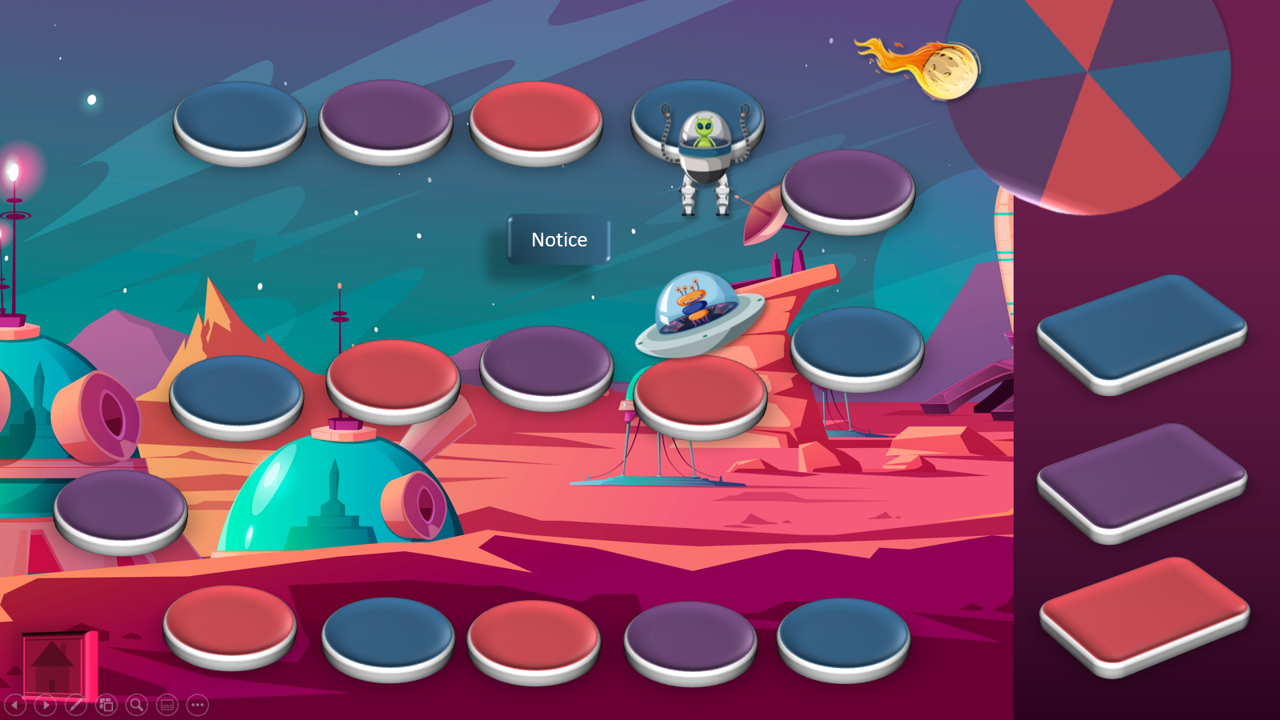Go to the next slide arrow
1280x720 pixels.
[x=46, y=705]
